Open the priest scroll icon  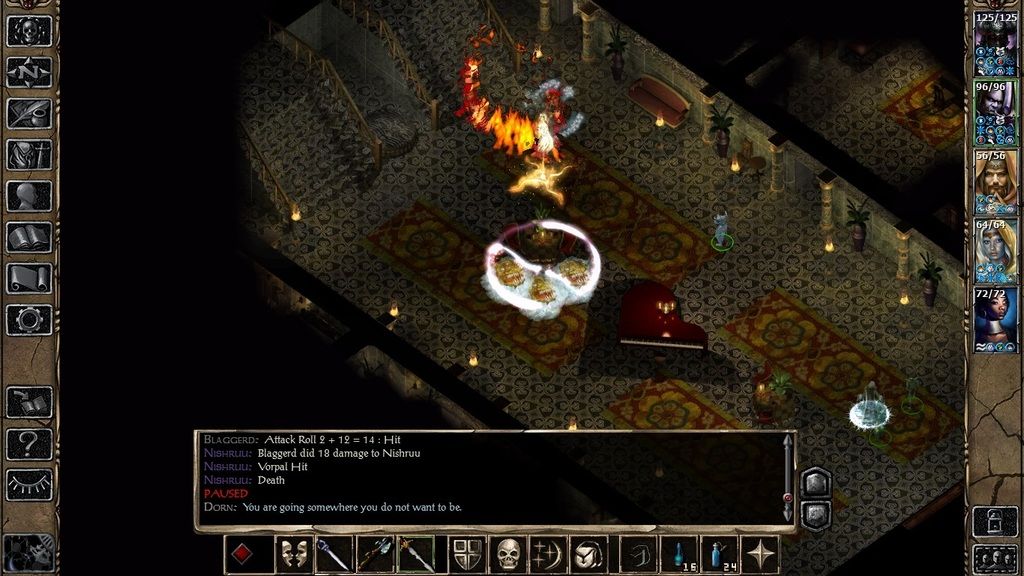[29, 279]
